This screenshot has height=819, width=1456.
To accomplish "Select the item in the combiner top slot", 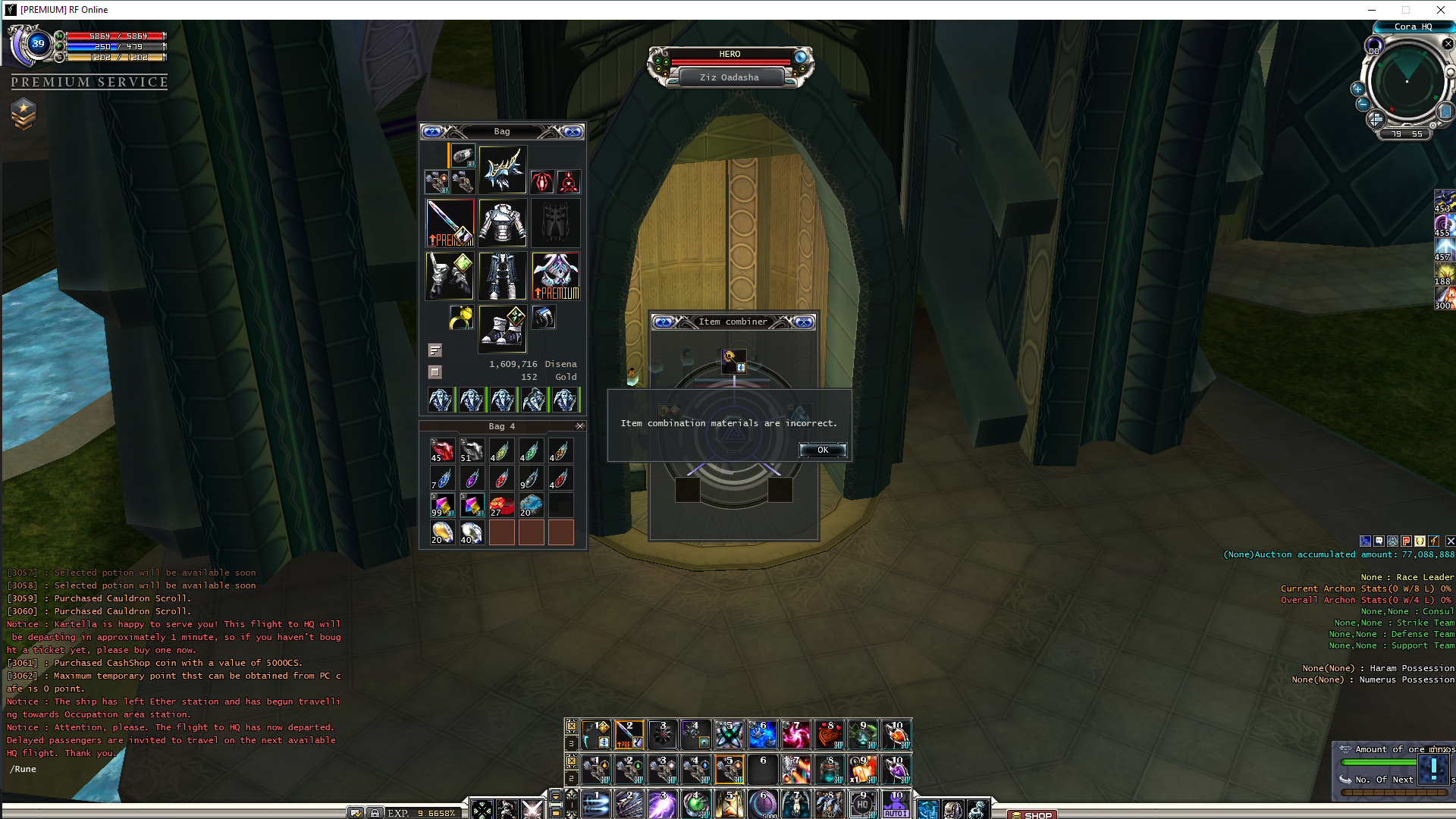I will tap(733, 361).
